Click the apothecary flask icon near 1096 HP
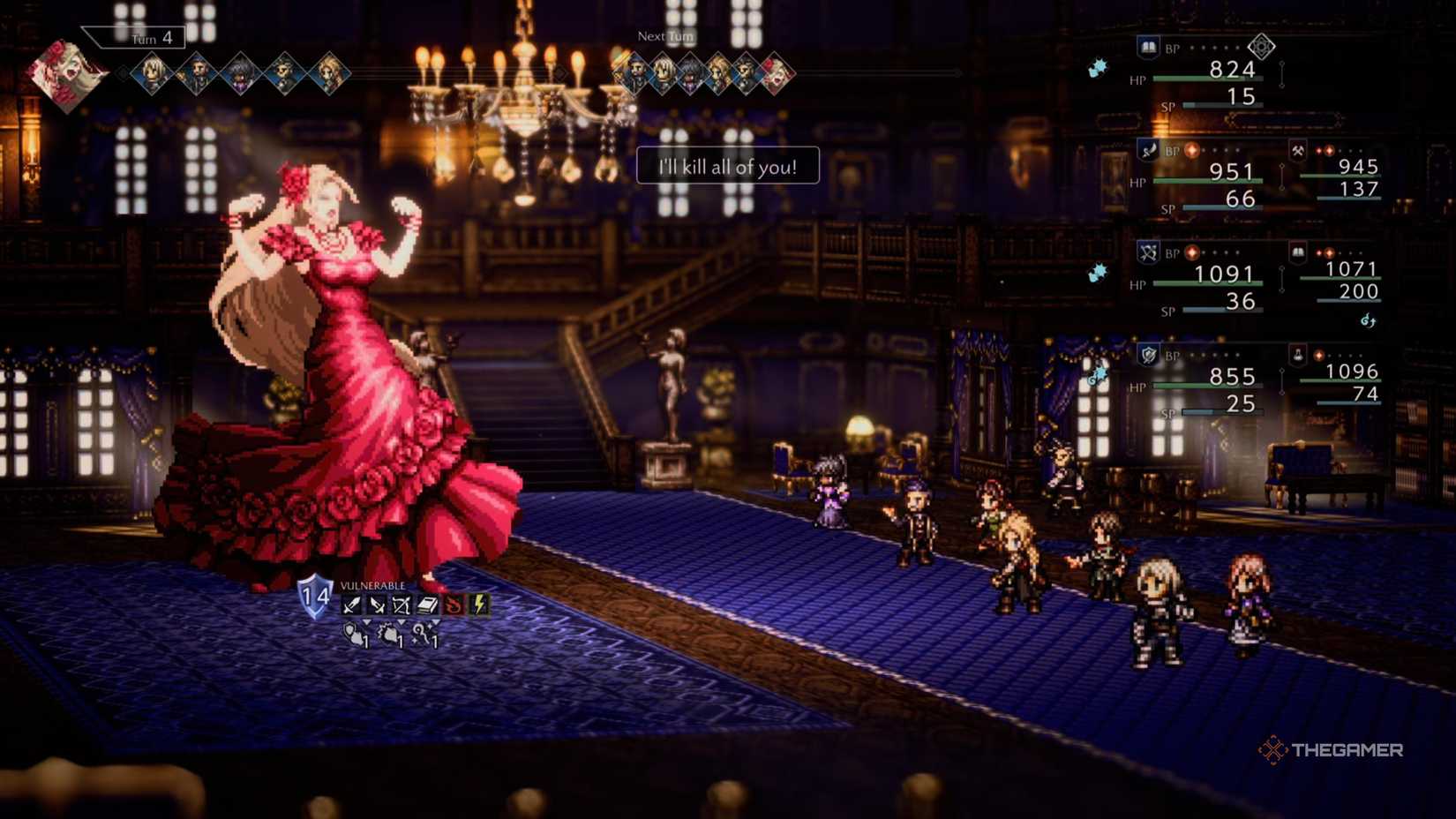 pyautogui.click(x=1297, y=356)
